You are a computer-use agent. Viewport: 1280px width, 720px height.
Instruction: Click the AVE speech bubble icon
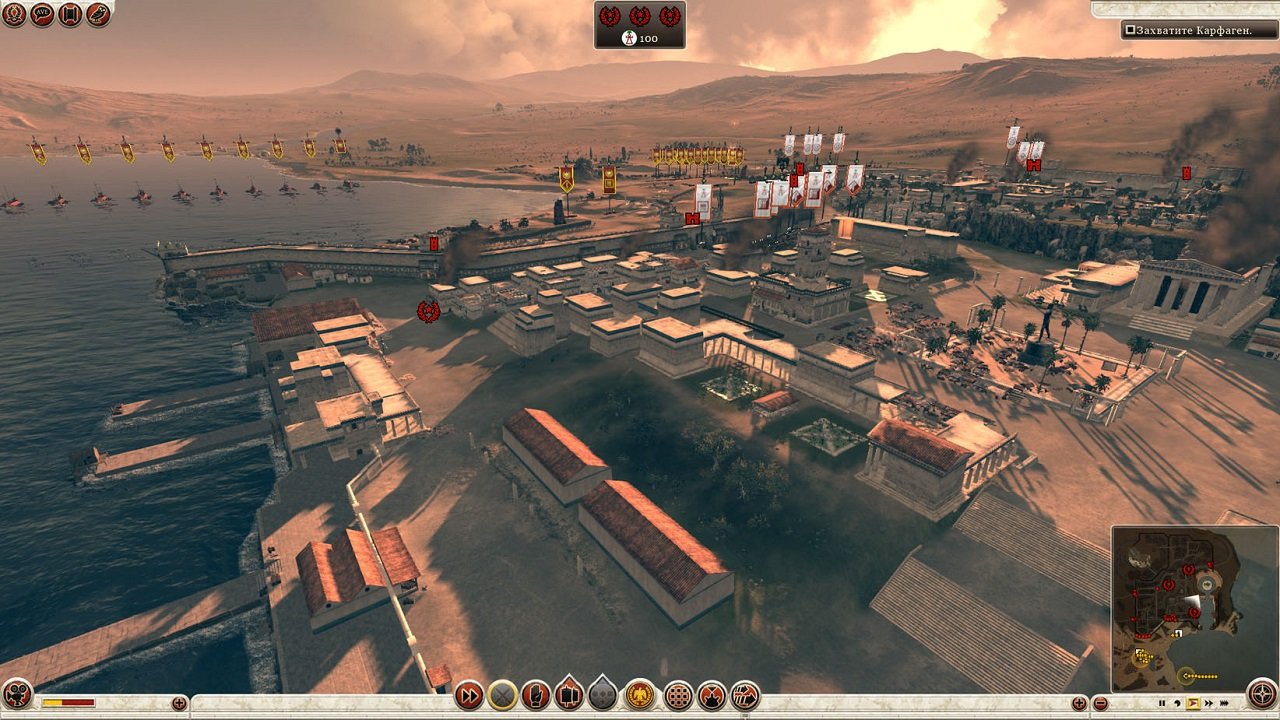click(41, 15)
